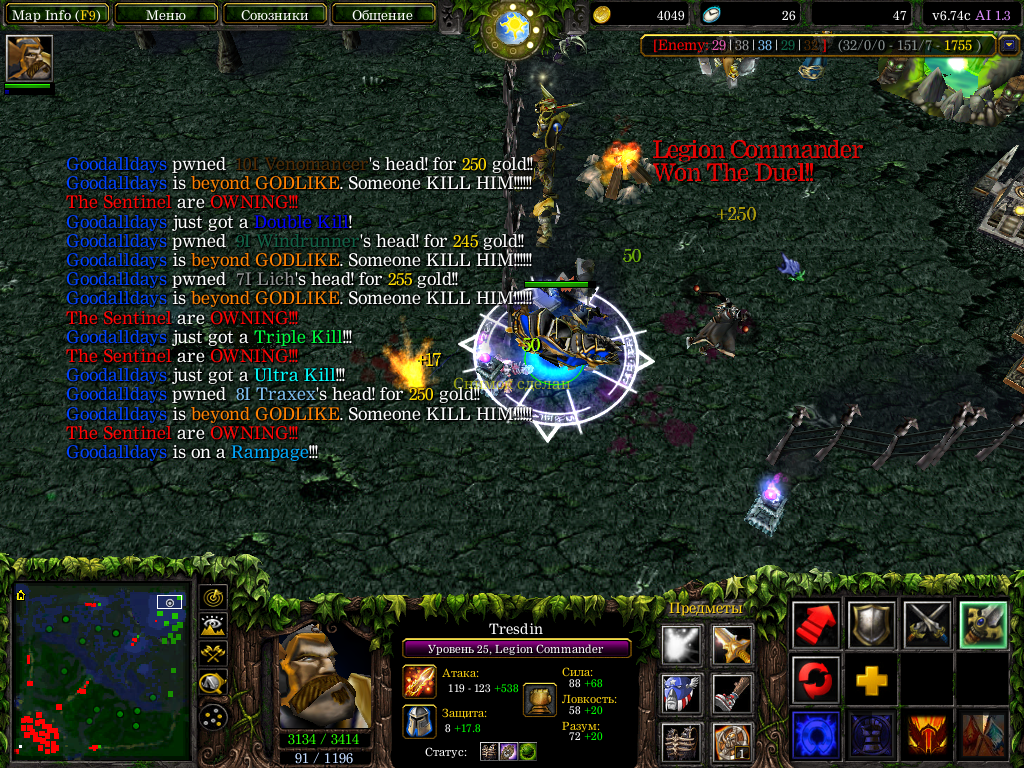Screen dimensions: 1024x768
Task: Cast the Duel banners ability
Action: pos(981,736)
